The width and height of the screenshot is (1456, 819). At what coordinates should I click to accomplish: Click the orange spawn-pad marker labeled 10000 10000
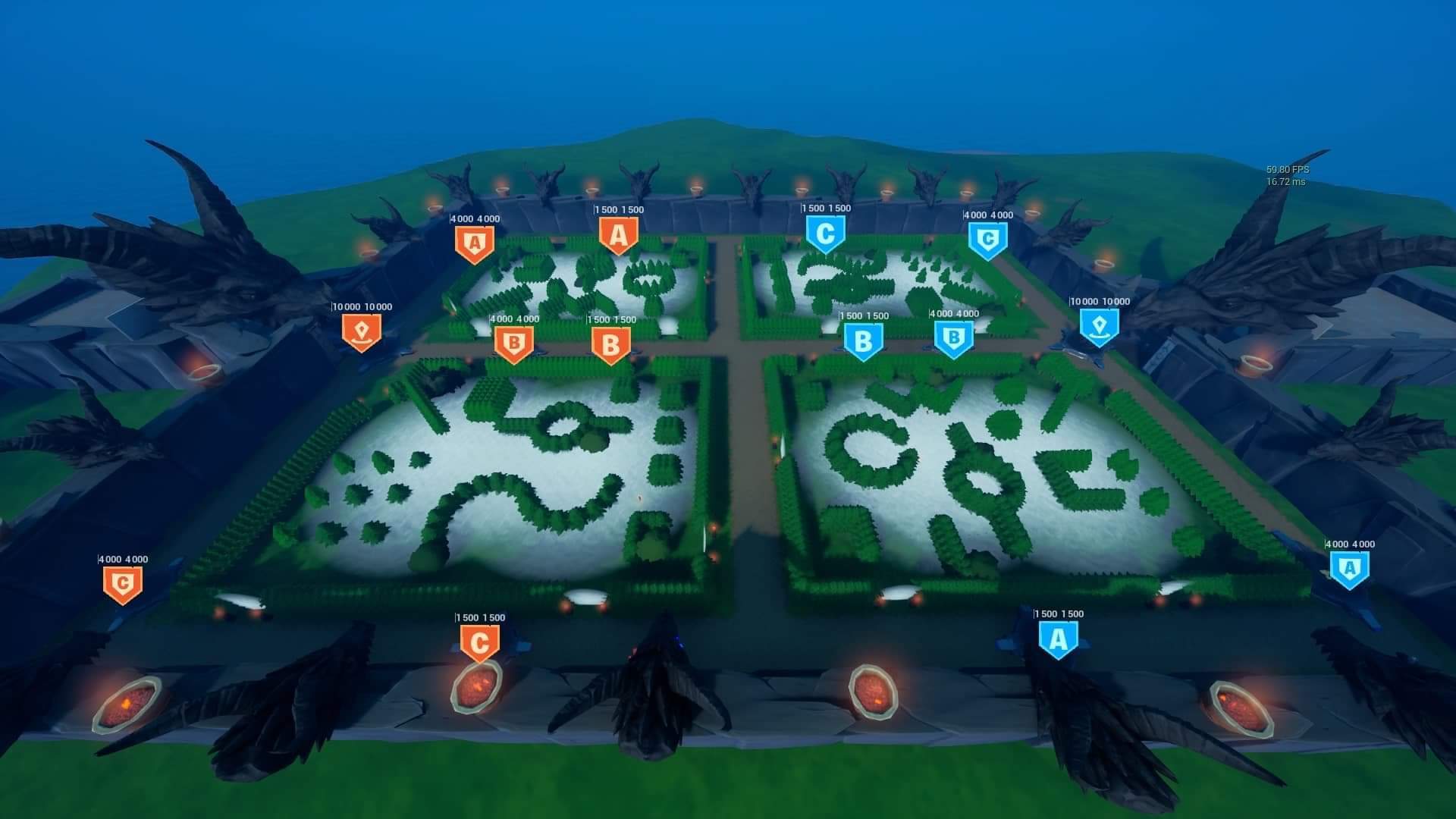362,331
